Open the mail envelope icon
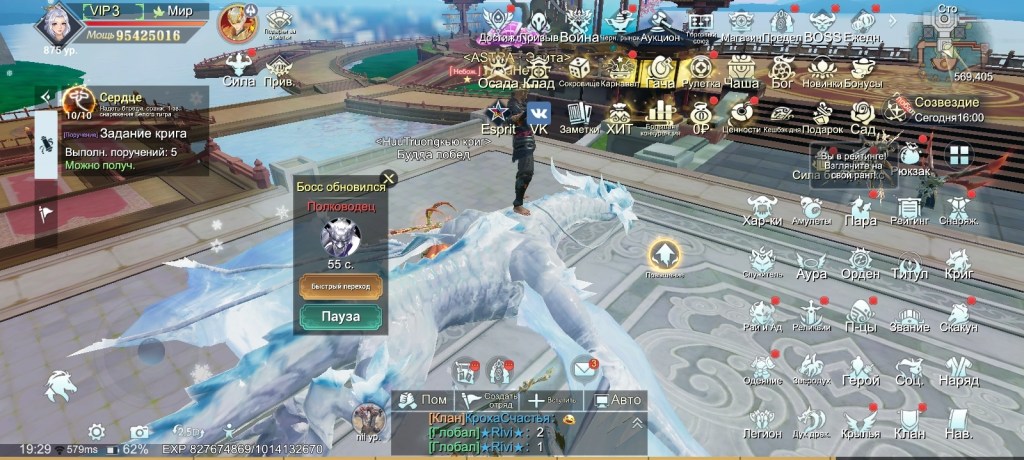Viewport: 1024px width, 460px height. click(x=585, y=371)
